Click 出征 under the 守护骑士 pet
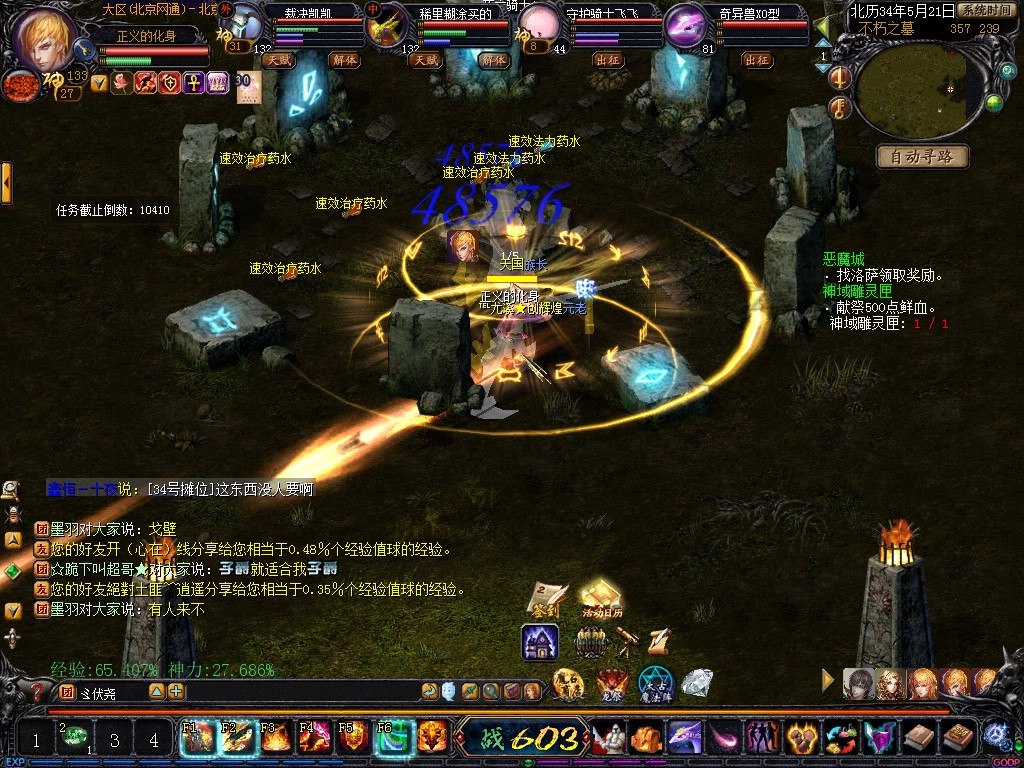This screenshot has height=768, width=1024. [608, 60]
